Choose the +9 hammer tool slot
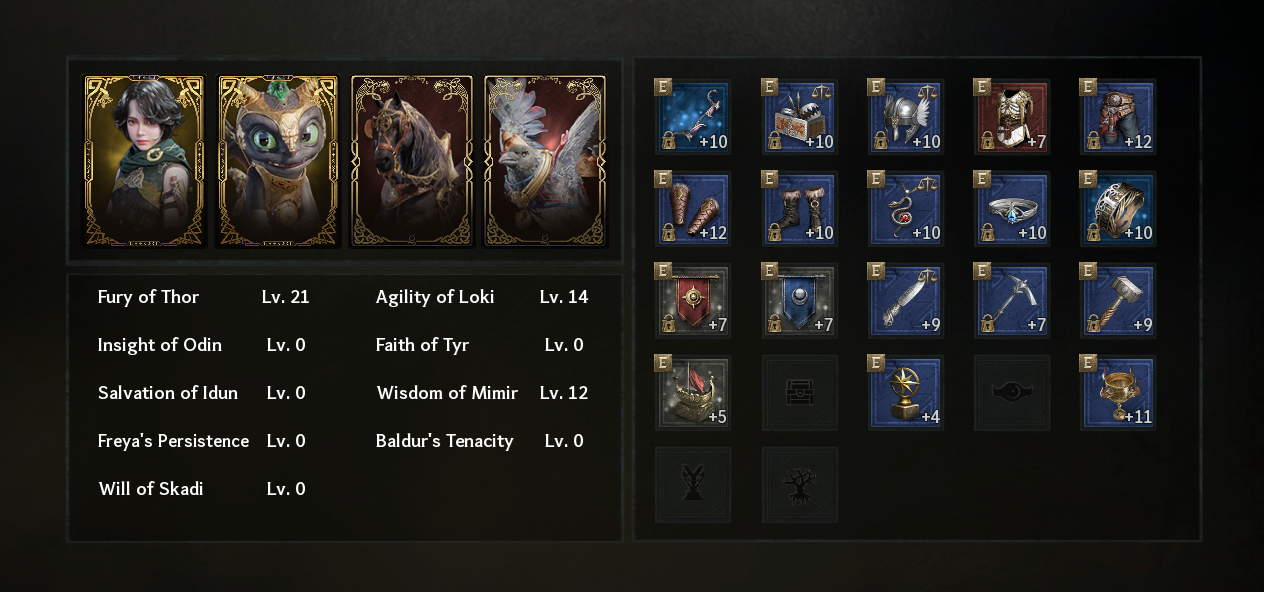This screenshot has height=592, width=1264. (x=1117, y=301)
